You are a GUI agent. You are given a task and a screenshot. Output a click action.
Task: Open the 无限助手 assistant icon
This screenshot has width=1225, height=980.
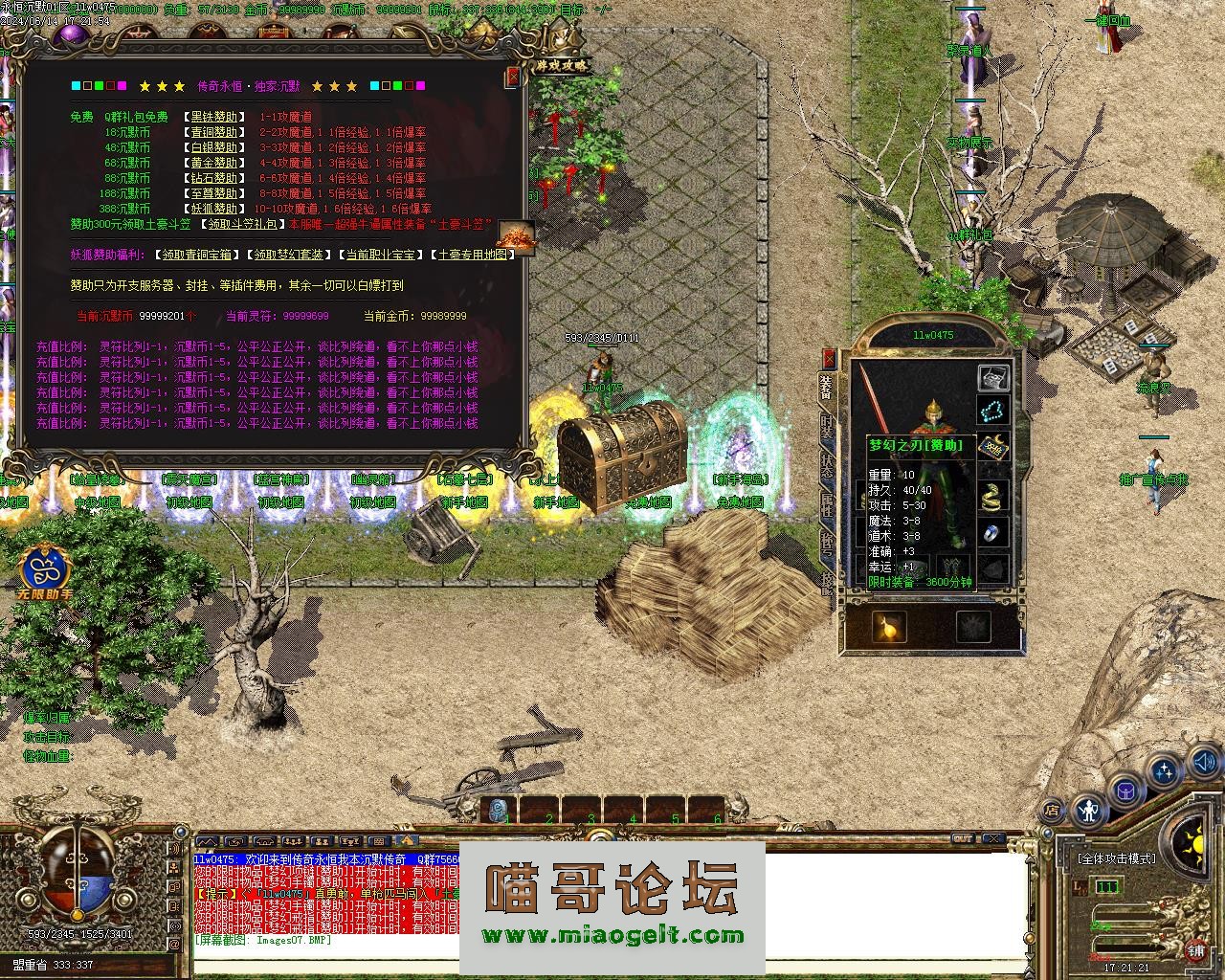[x=44, y=571]
